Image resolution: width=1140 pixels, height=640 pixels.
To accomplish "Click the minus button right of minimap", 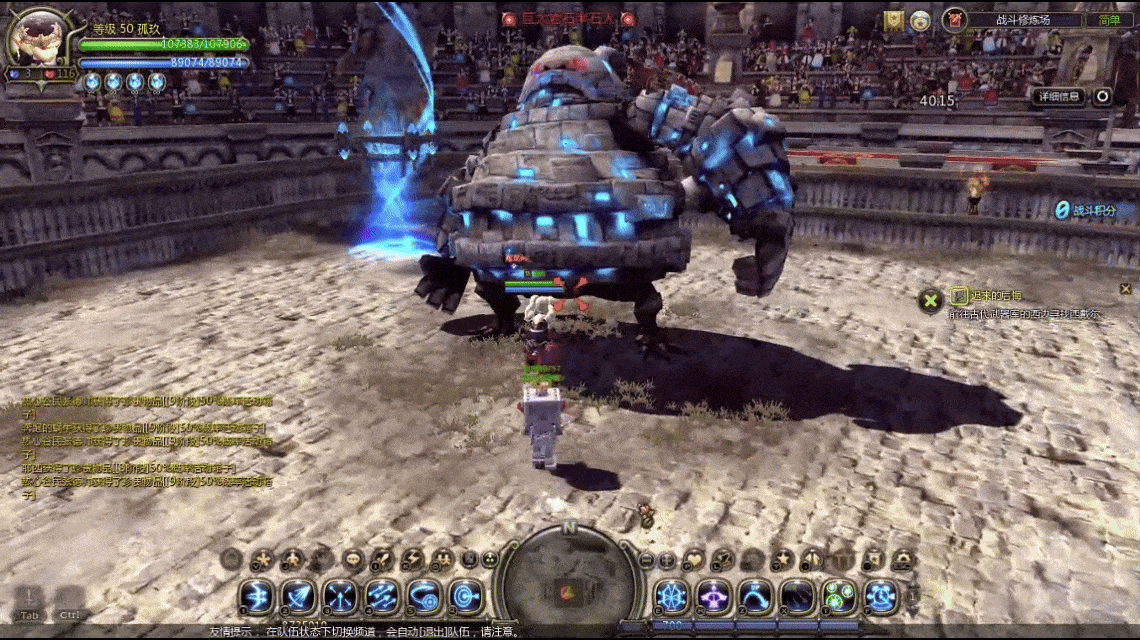I will [x=646, y=560].
